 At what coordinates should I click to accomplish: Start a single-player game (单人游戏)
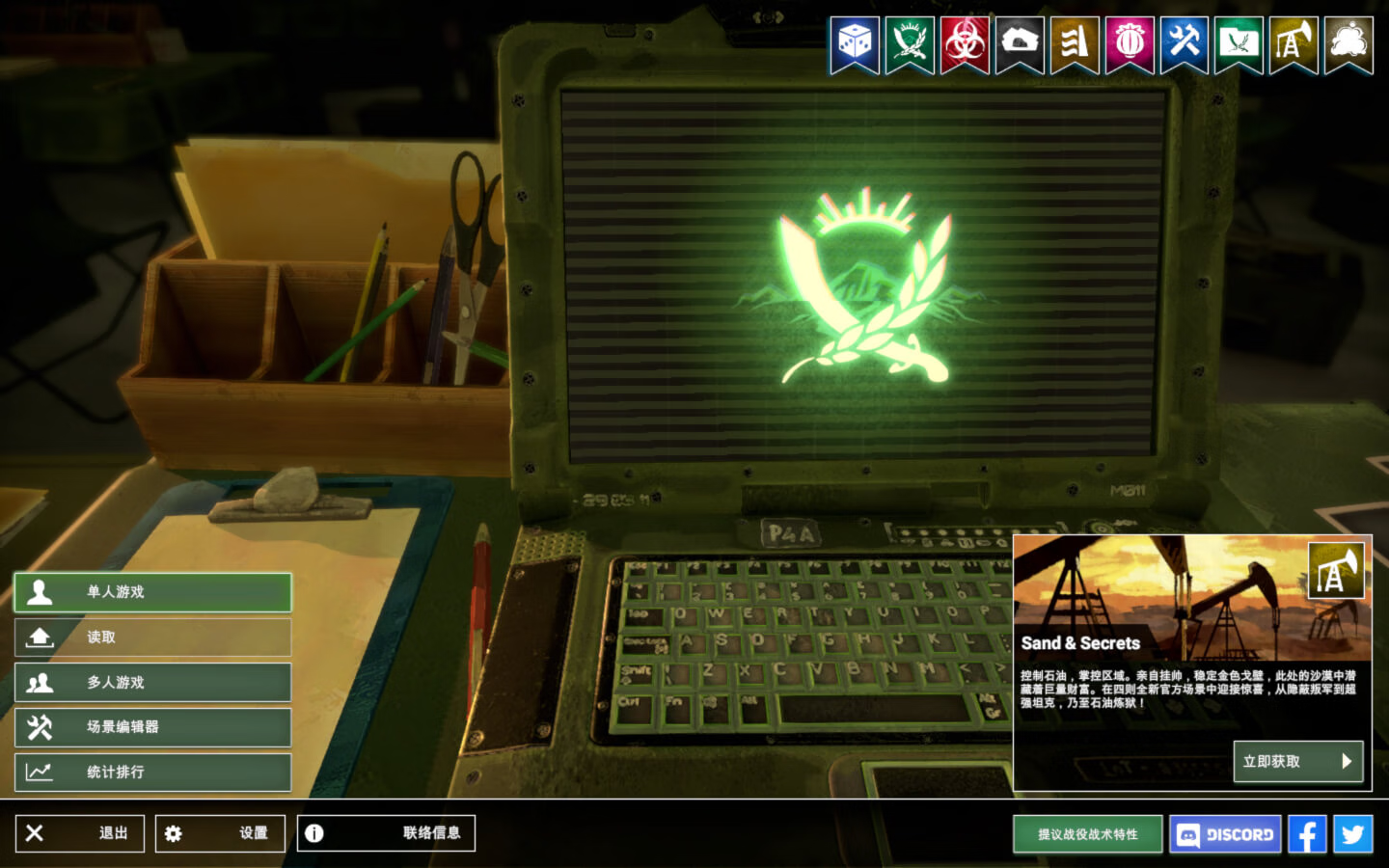[x=152, y=592]
